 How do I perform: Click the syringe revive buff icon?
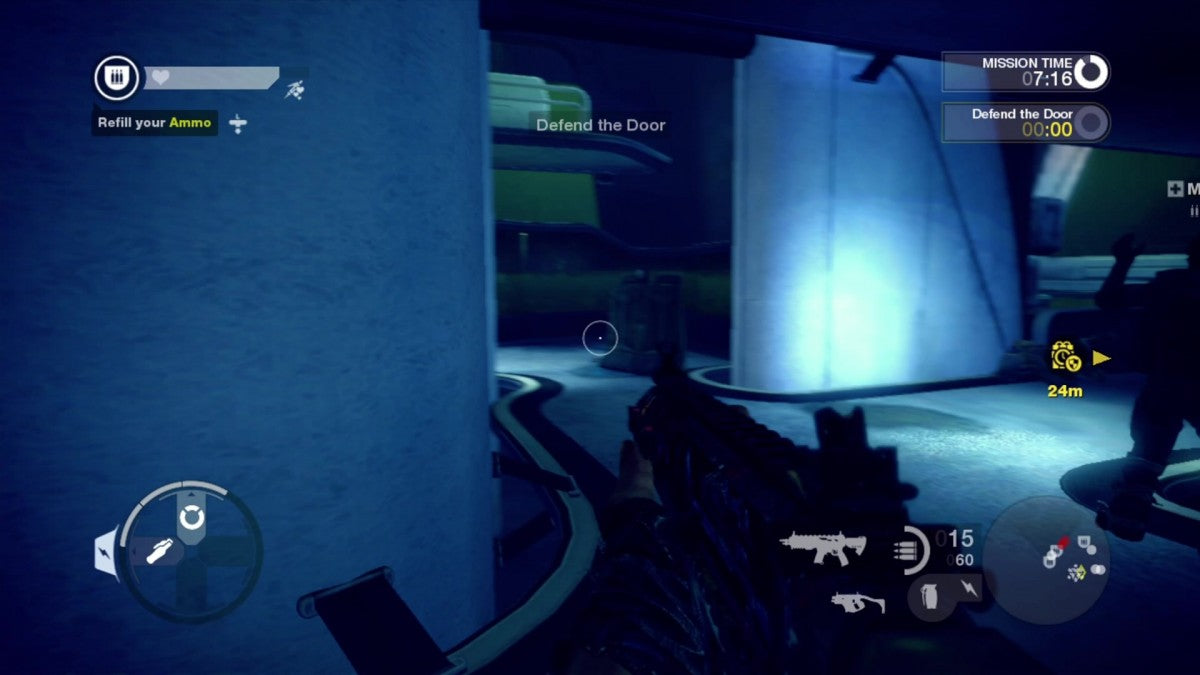pyautogui.click(x=237, y=124)
